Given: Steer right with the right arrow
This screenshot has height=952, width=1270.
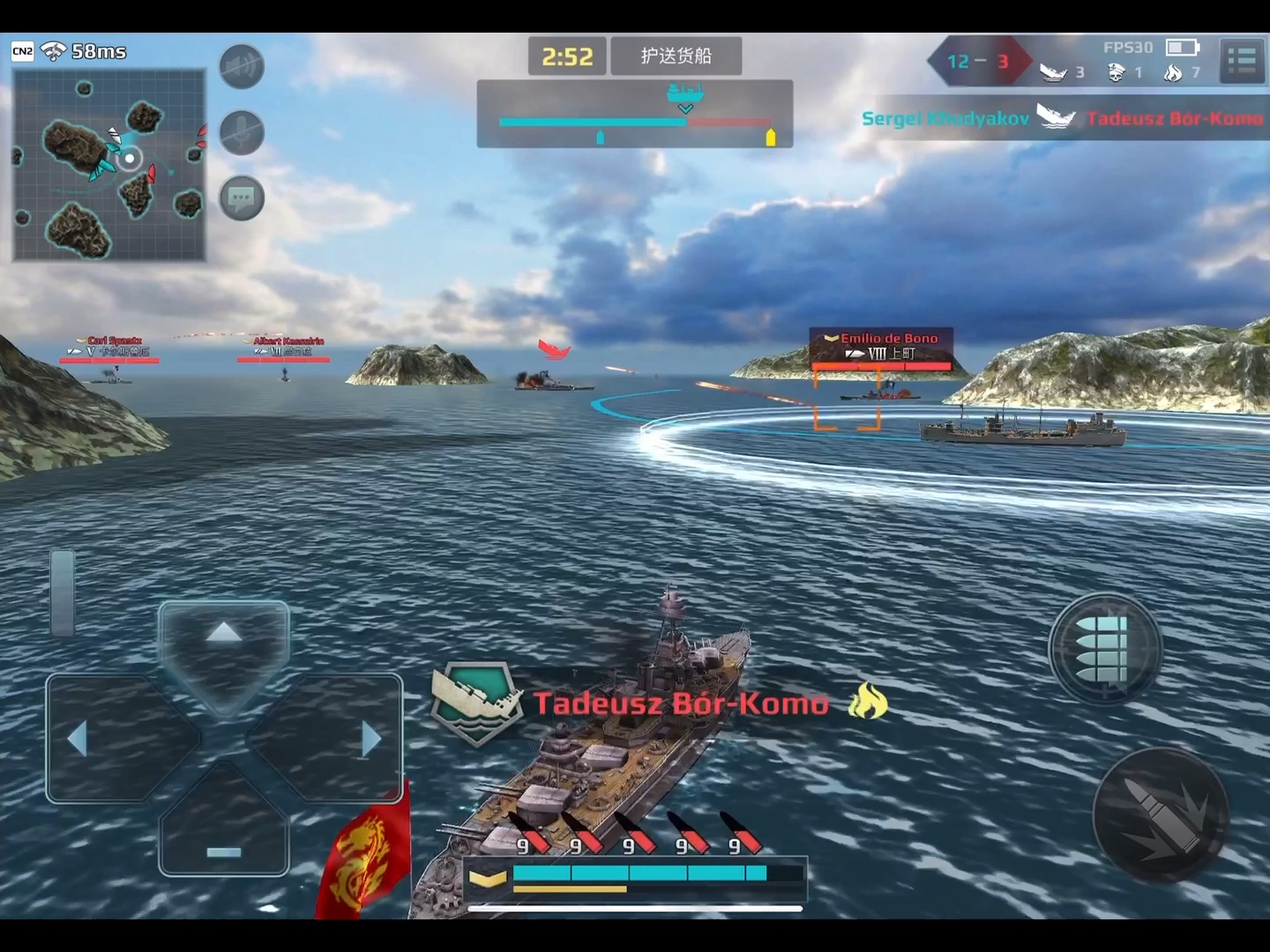Looking at the screenshot, I should pos(370,739).
